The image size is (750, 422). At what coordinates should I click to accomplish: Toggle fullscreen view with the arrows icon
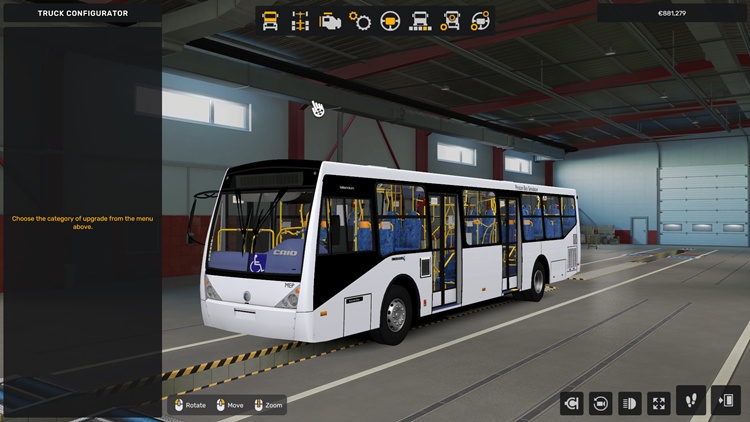(659, 403)
